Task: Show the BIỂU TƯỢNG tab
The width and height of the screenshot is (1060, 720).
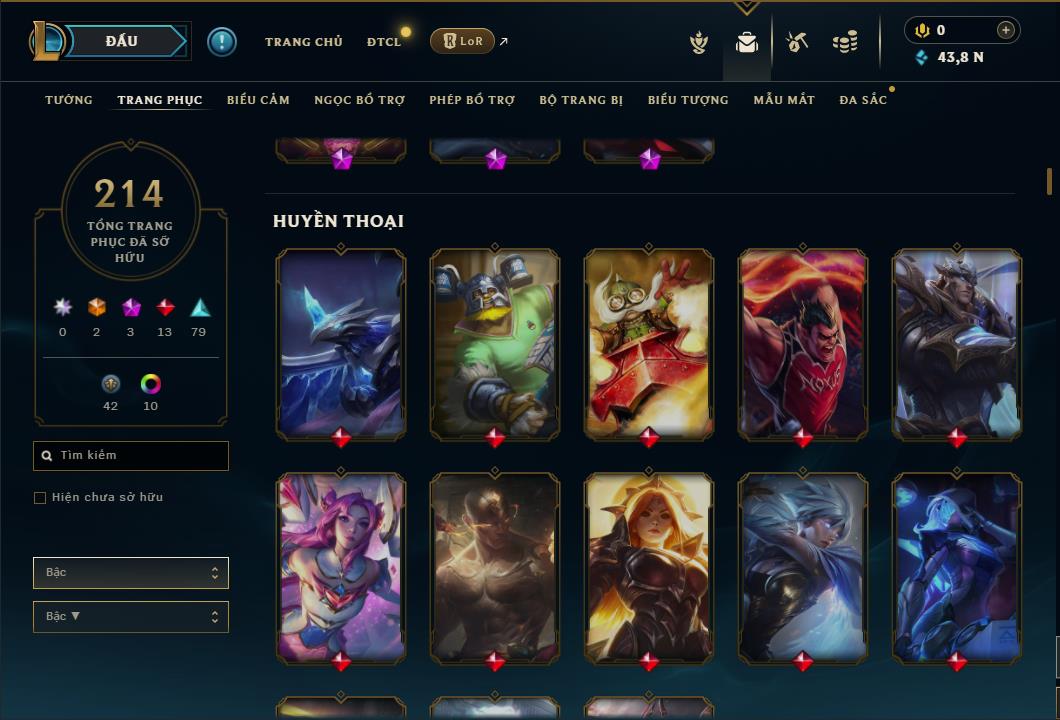Action: tap(688, 100)
